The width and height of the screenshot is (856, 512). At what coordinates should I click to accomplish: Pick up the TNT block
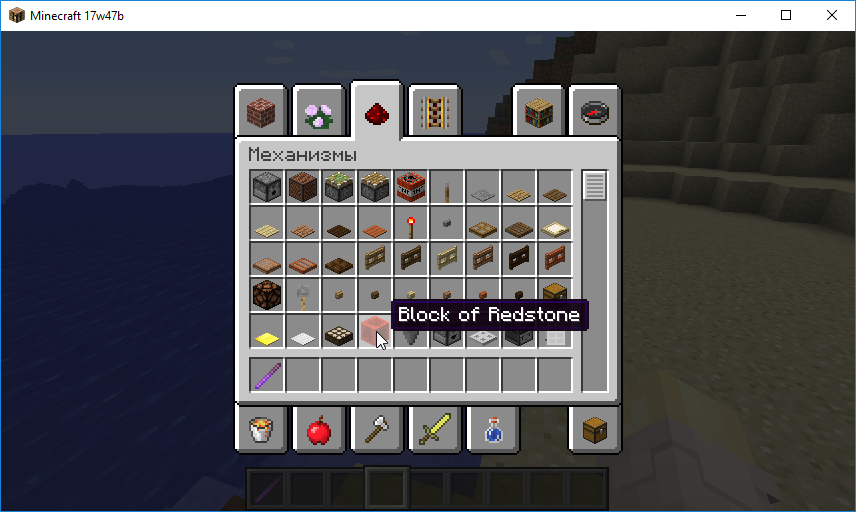411,186
